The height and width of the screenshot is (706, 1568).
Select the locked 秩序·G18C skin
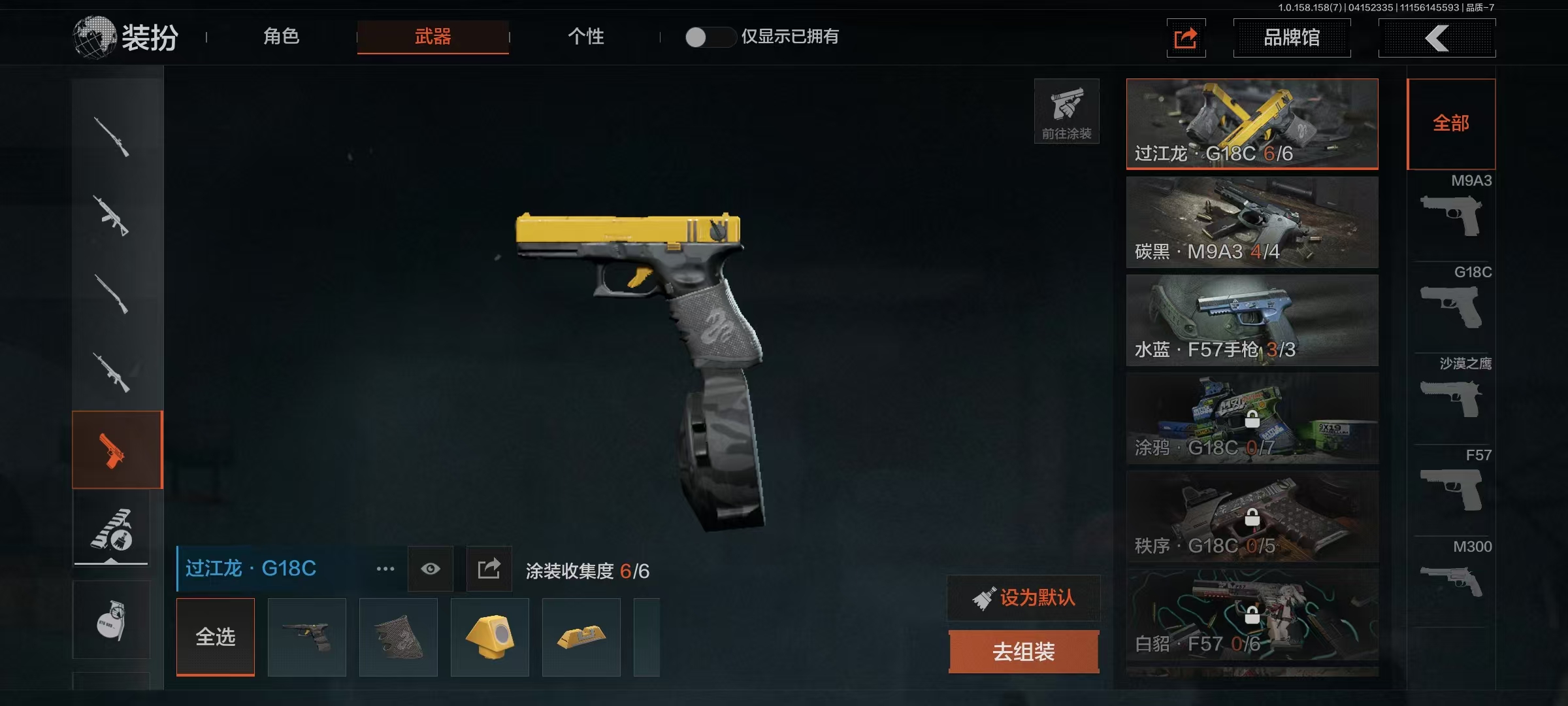(1252, 516)
